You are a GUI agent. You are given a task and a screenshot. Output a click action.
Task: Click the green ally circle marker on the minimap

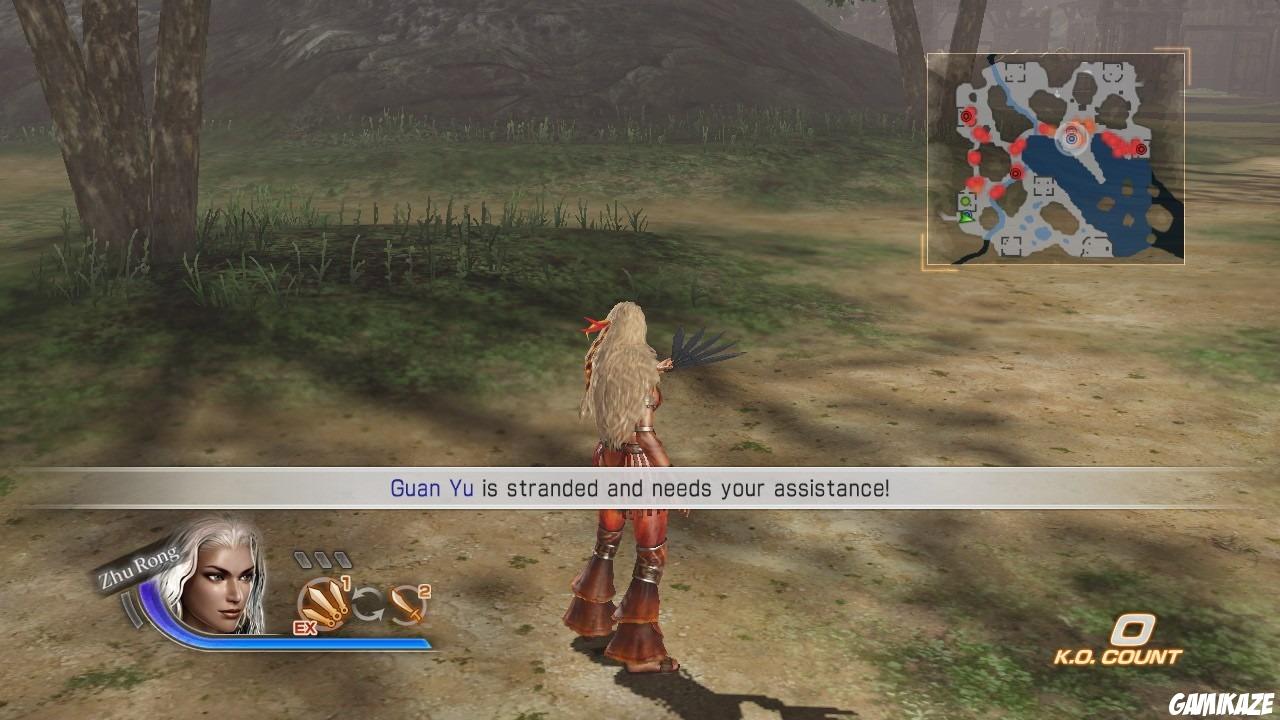coord(965,202)
